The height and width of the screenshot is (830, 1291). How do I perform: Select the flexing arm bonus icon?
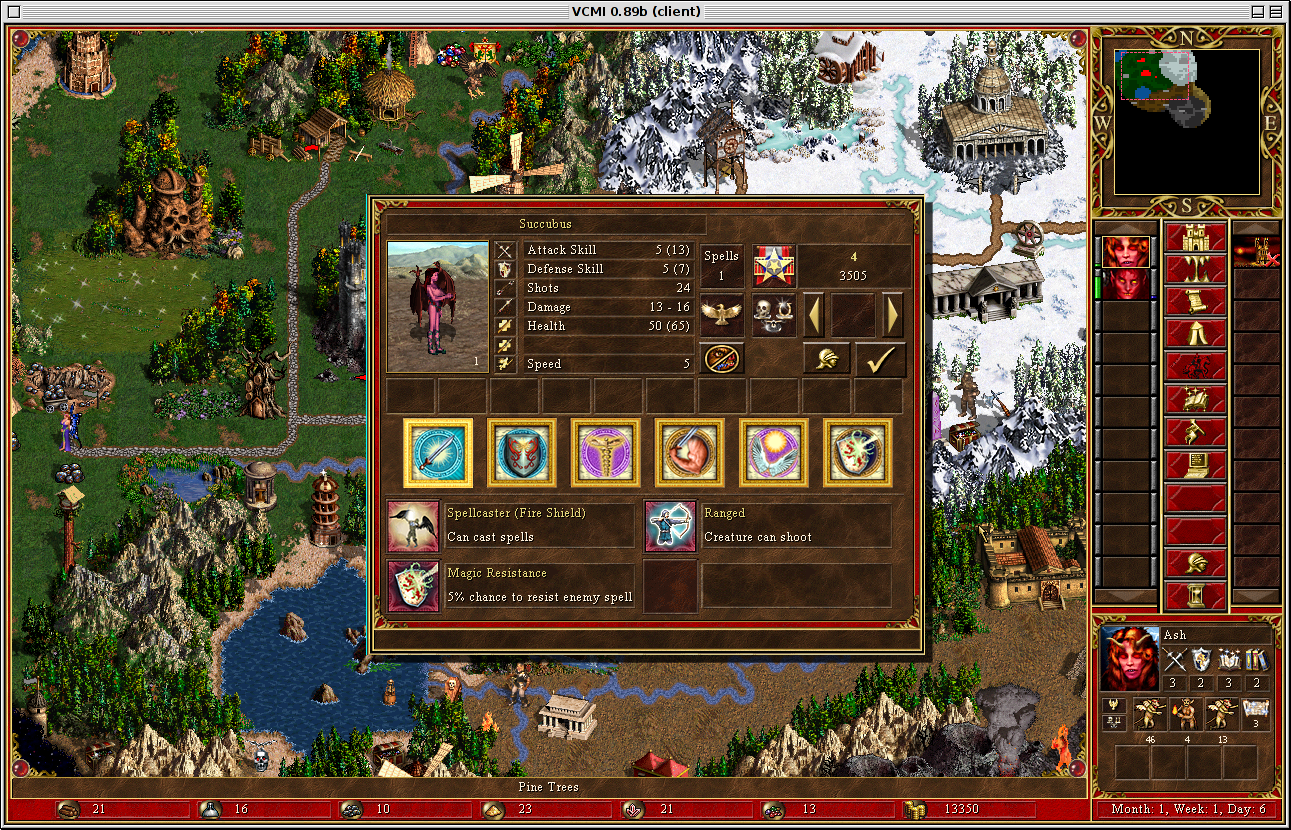(x=690, y=453)
